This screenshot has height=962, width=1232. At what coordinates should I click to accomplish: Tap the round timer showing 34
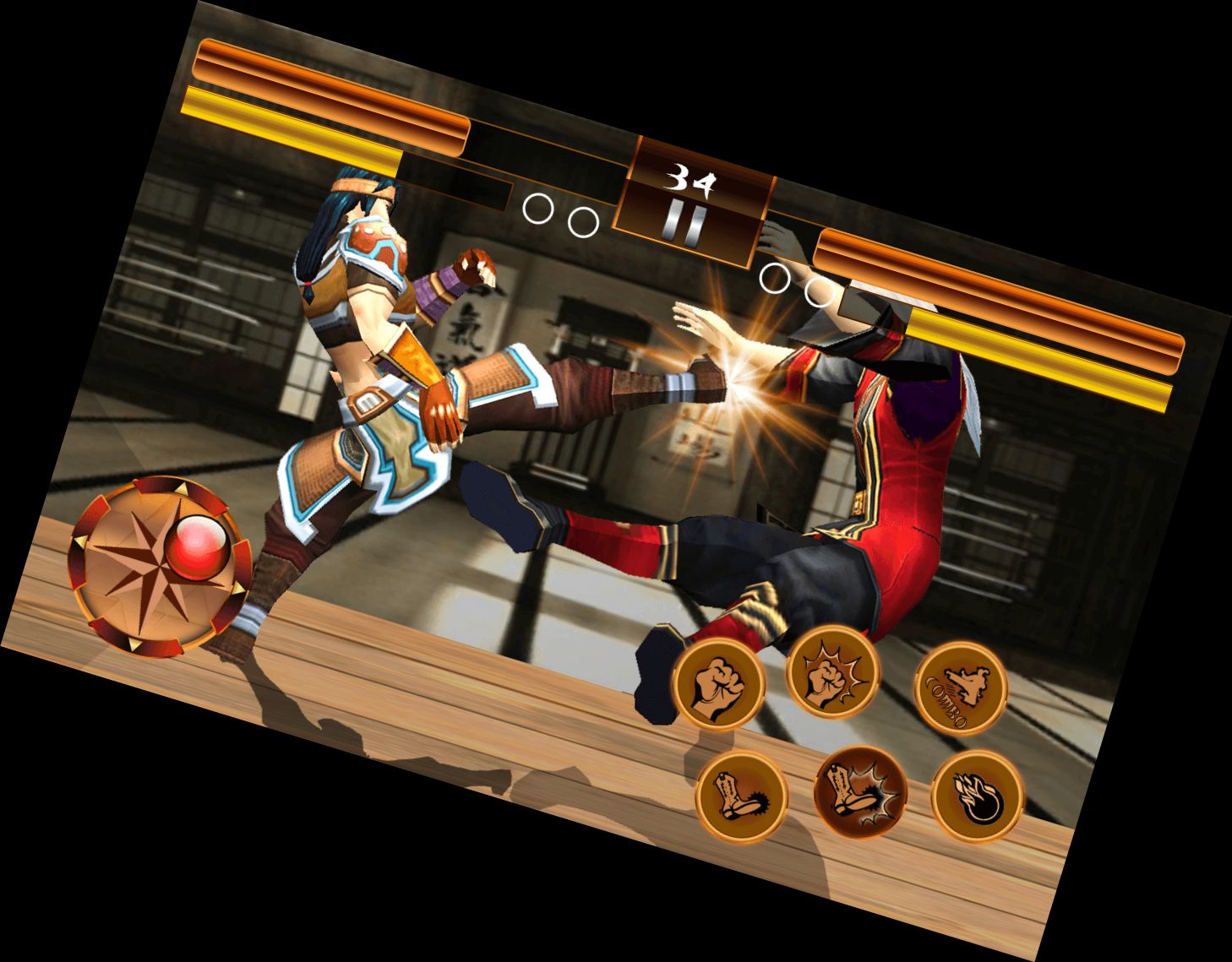click(x=693, y=179)
